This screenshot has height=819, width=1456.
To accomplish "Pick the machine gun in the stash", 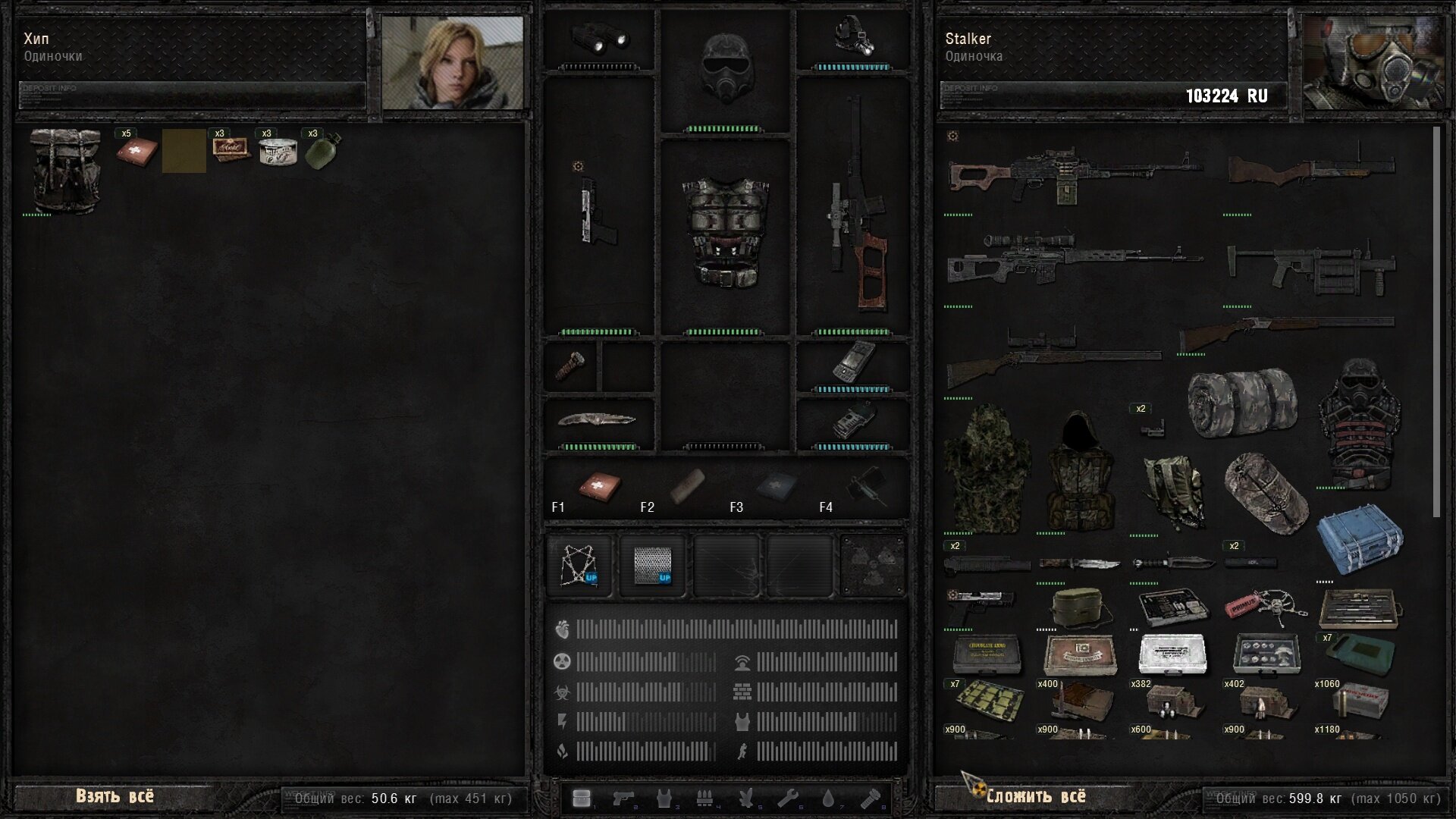I will click(1073, 176).
